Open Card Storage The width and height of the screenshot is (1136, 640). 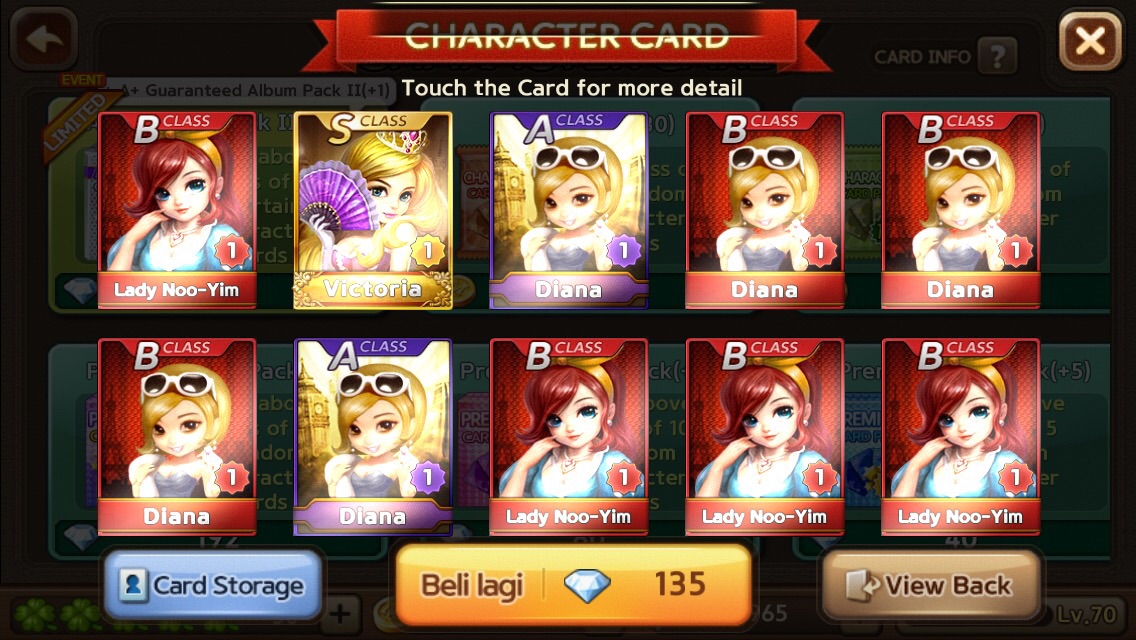[212, 585]
